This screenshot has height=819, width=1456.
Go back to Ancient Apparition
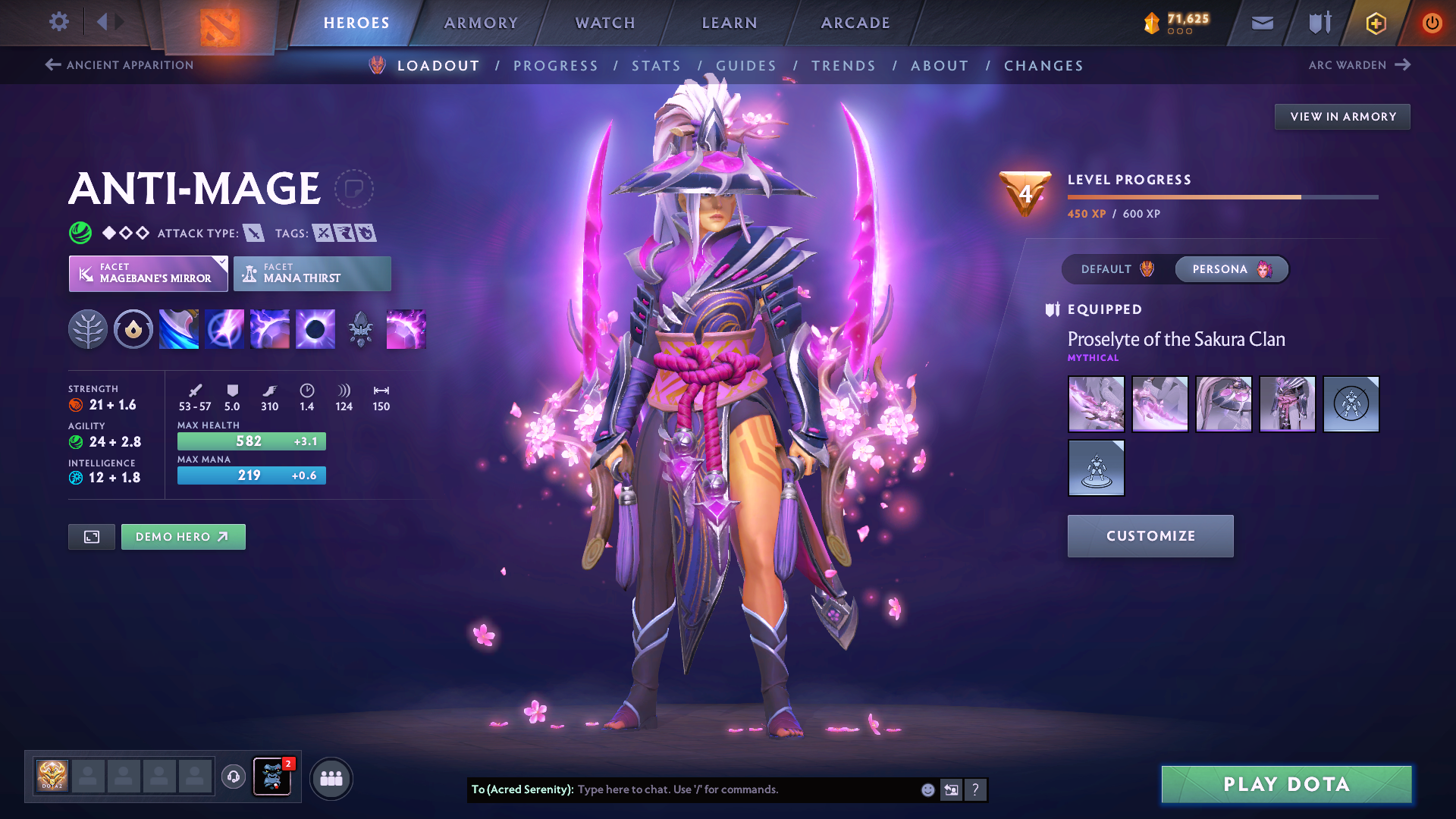coord(120,65)
